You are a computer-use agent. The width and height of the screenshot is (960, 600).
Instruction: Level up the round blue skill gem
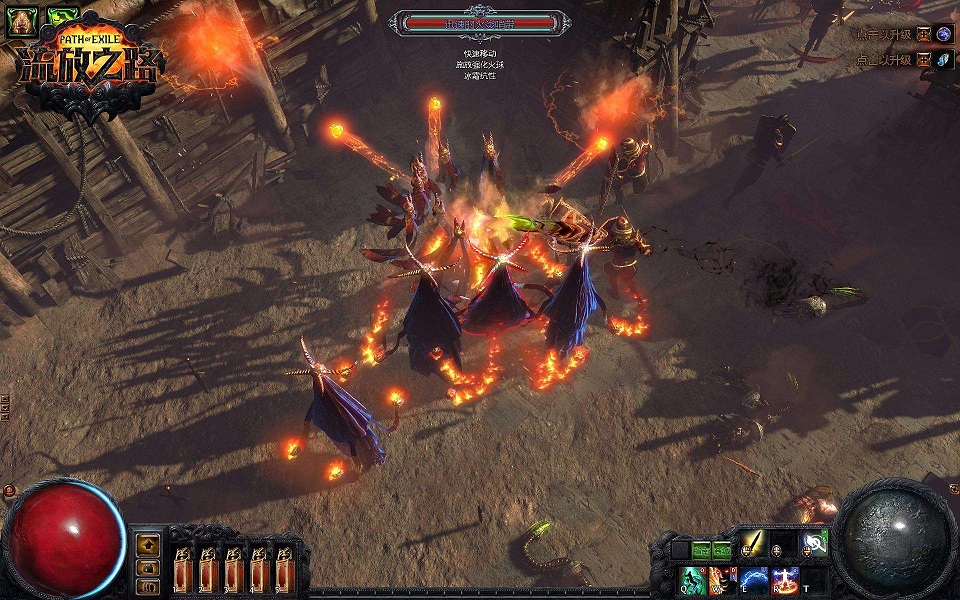point(944,34)
